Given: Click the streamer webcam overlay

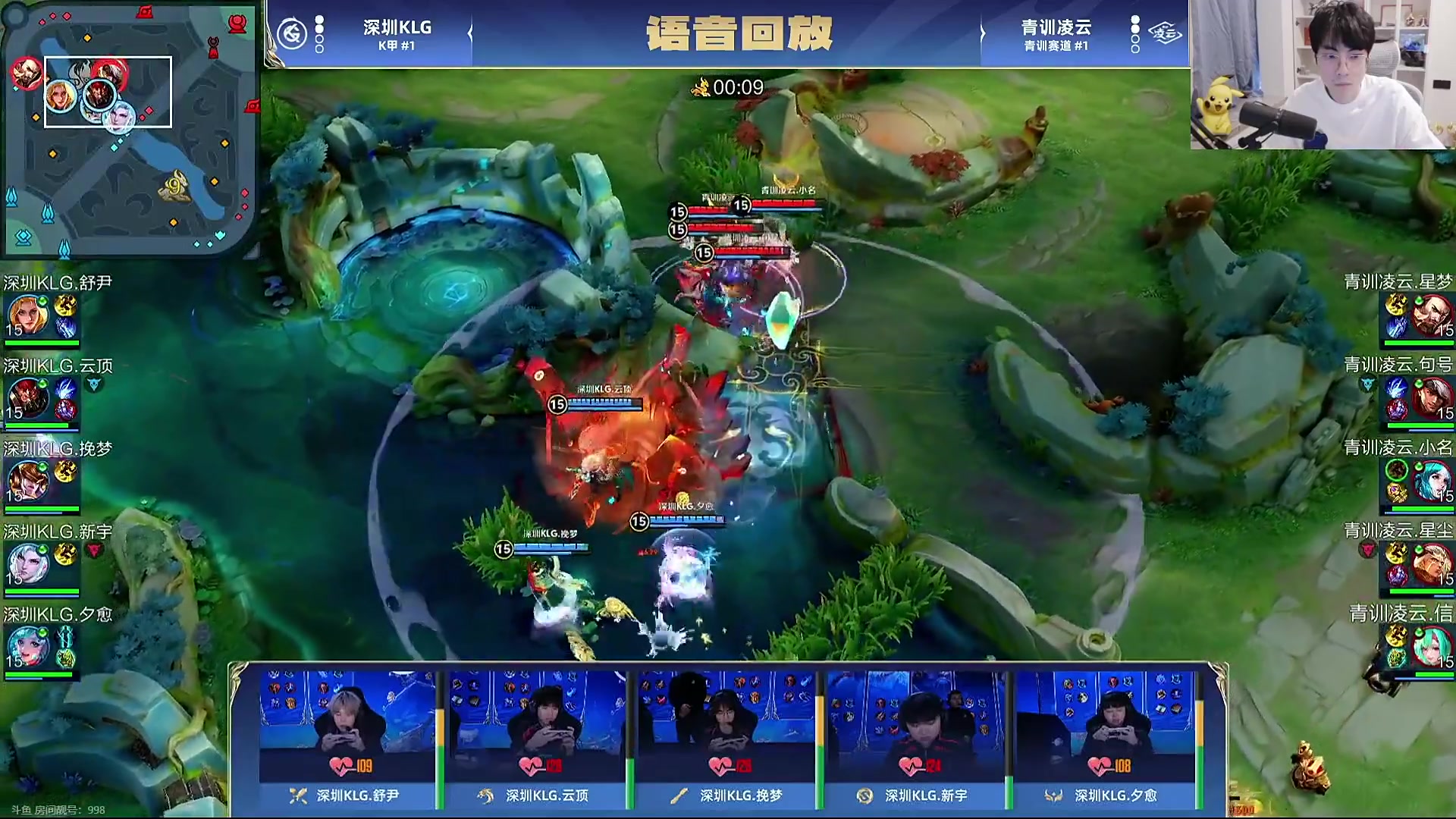Looking at the screenshot, I should [x=1322, y=74].
